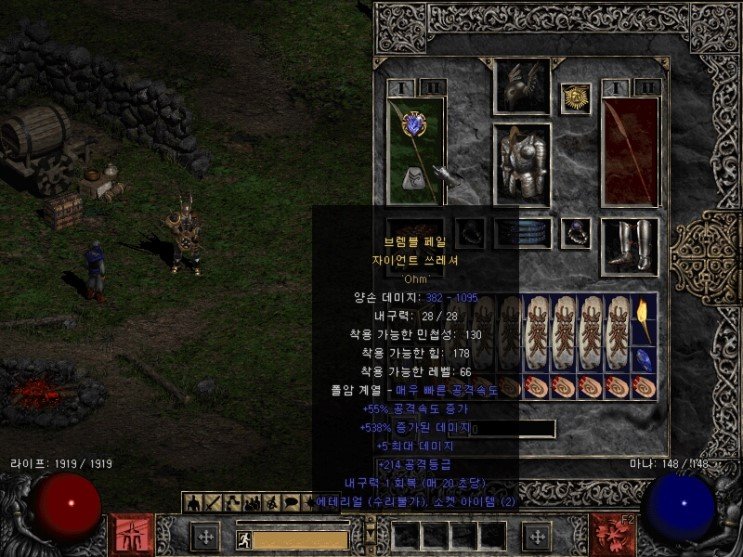Pick up the torch charm in inventory
The height and width of the screenshot is (557, 743).
[x=645, y=316]
